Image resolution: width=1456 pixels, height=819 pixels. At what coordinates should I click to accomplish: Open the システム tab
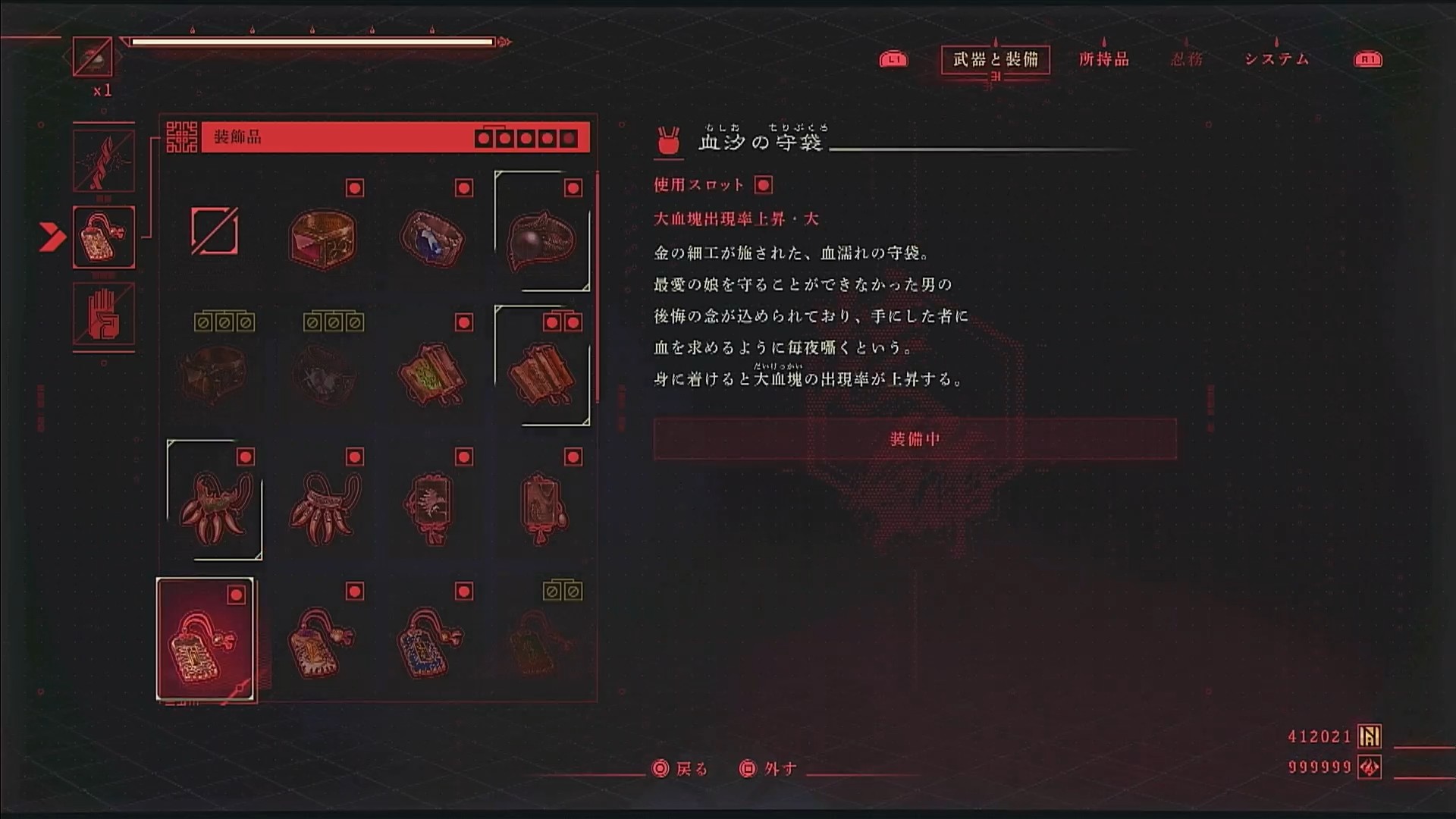[1276, 59]
